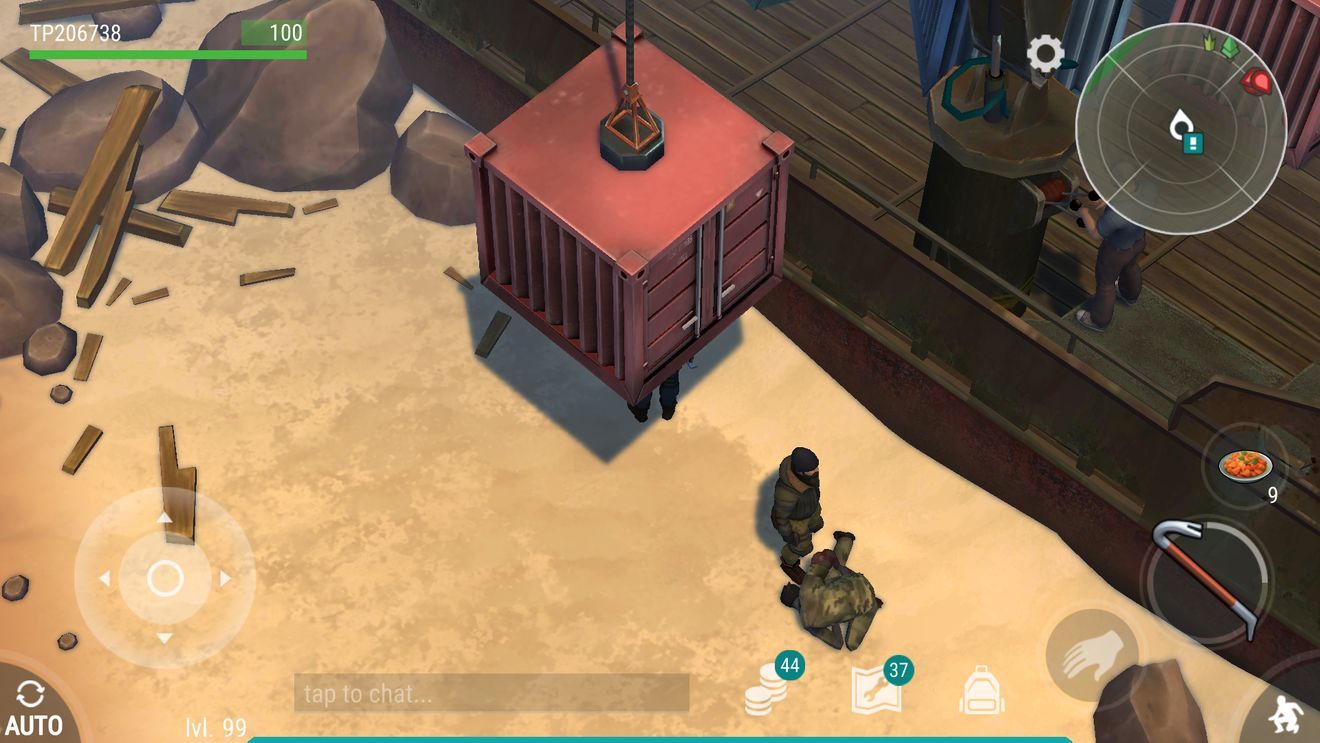The height and width of the screenshot is (743, 1320).
Task: Open the backpack inventory
Action: pos(982,691)
